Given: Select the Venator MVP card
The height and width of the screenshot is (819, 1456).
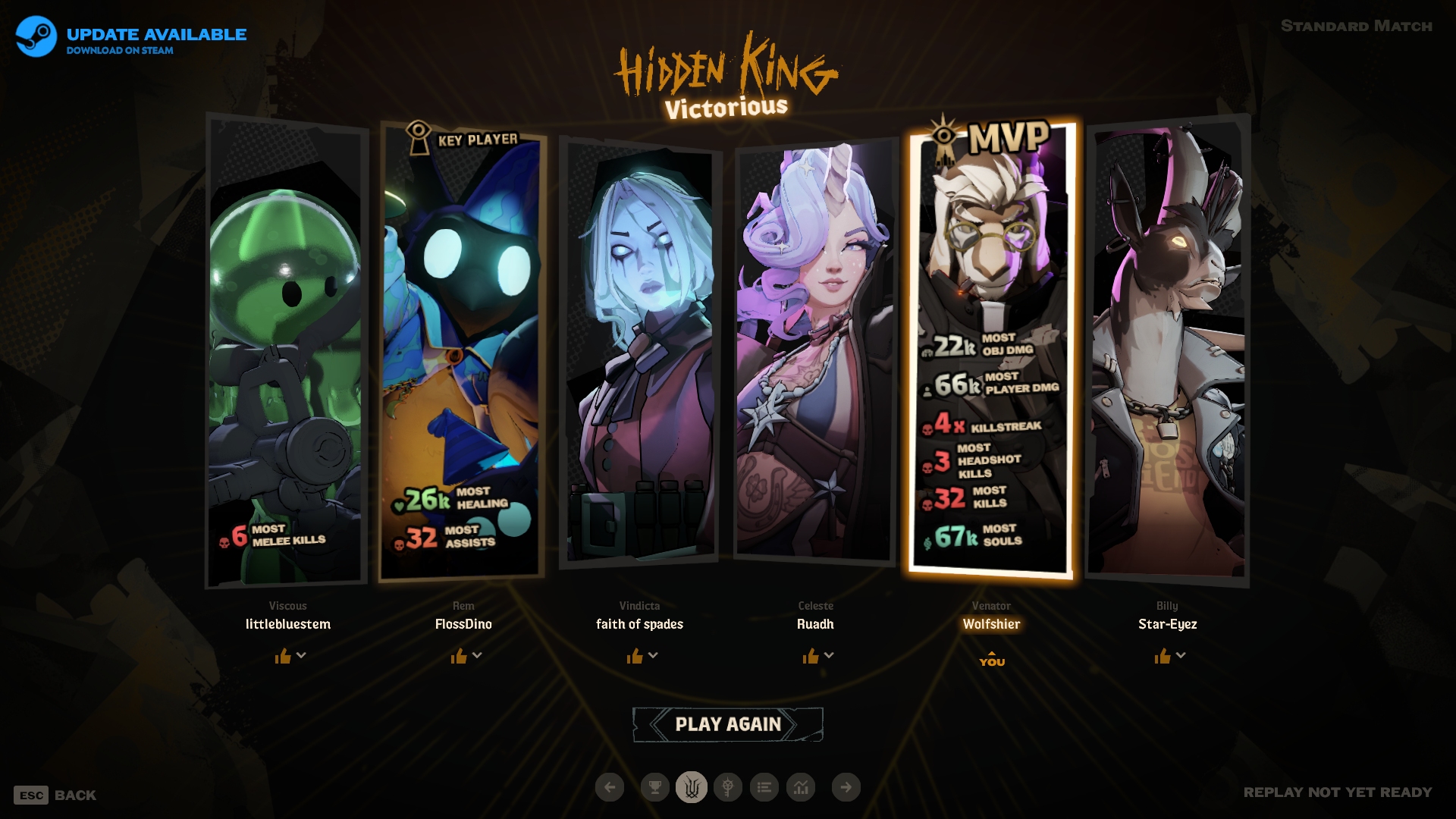Looking at the screenshot, I should (991, 349).
